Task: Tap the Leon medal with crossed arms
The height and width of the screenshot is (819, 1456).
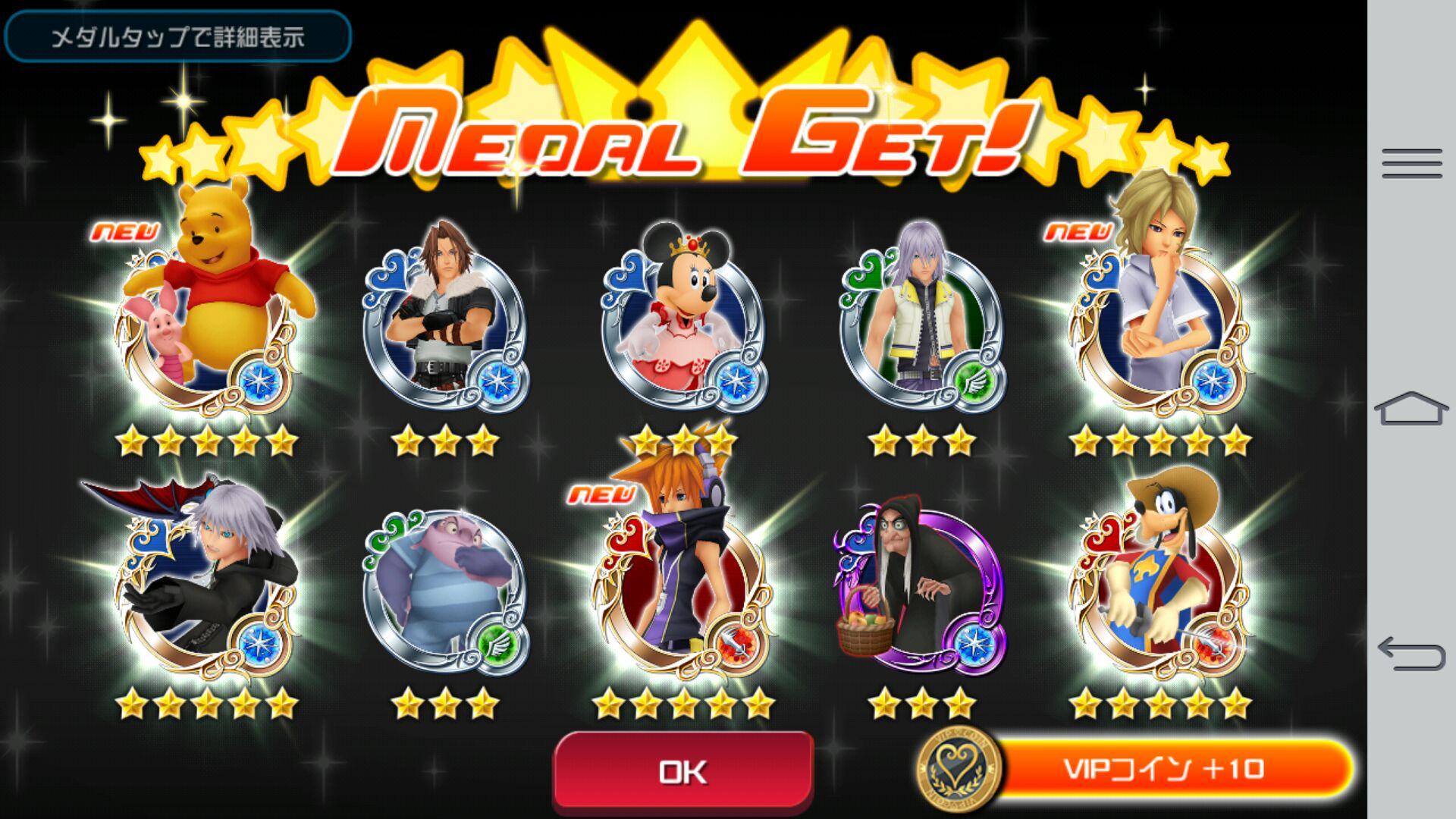Action: [446, 326]
